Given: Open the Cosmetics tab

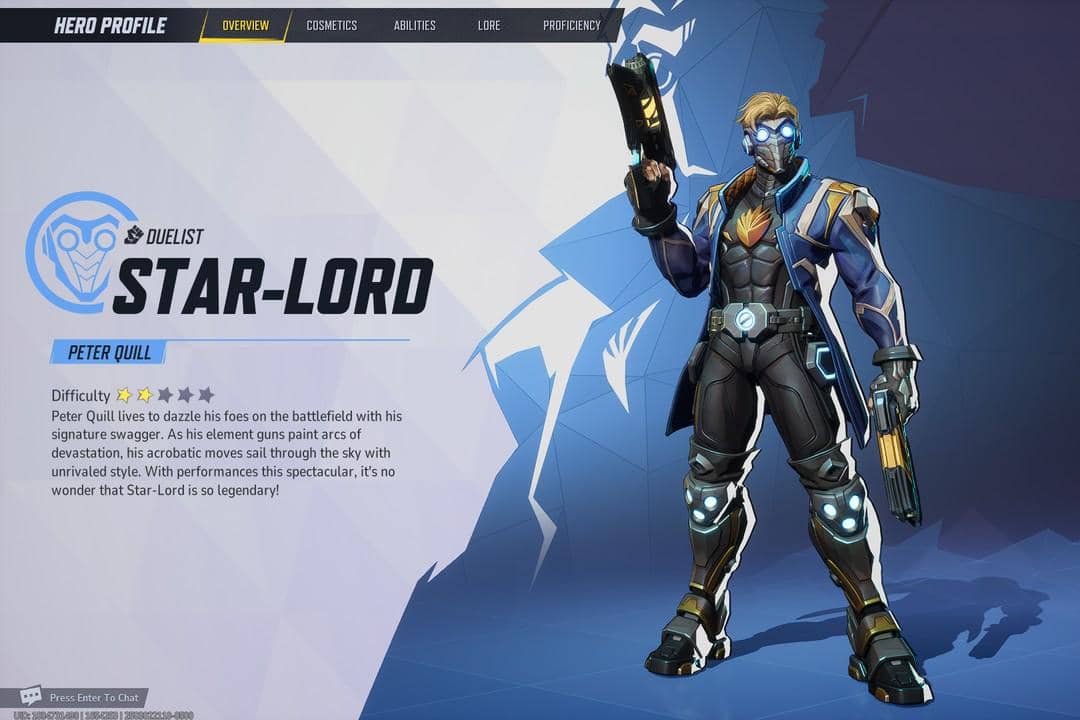Looking at the screenshot, I should [x=331, y=25].
